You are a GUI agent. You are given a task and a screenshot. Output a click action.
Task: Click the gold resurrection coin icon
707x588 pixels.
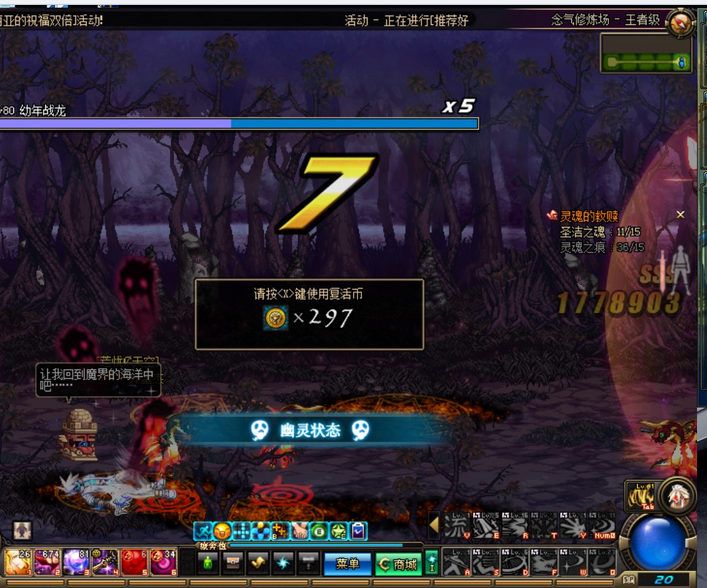click(276, 318)
